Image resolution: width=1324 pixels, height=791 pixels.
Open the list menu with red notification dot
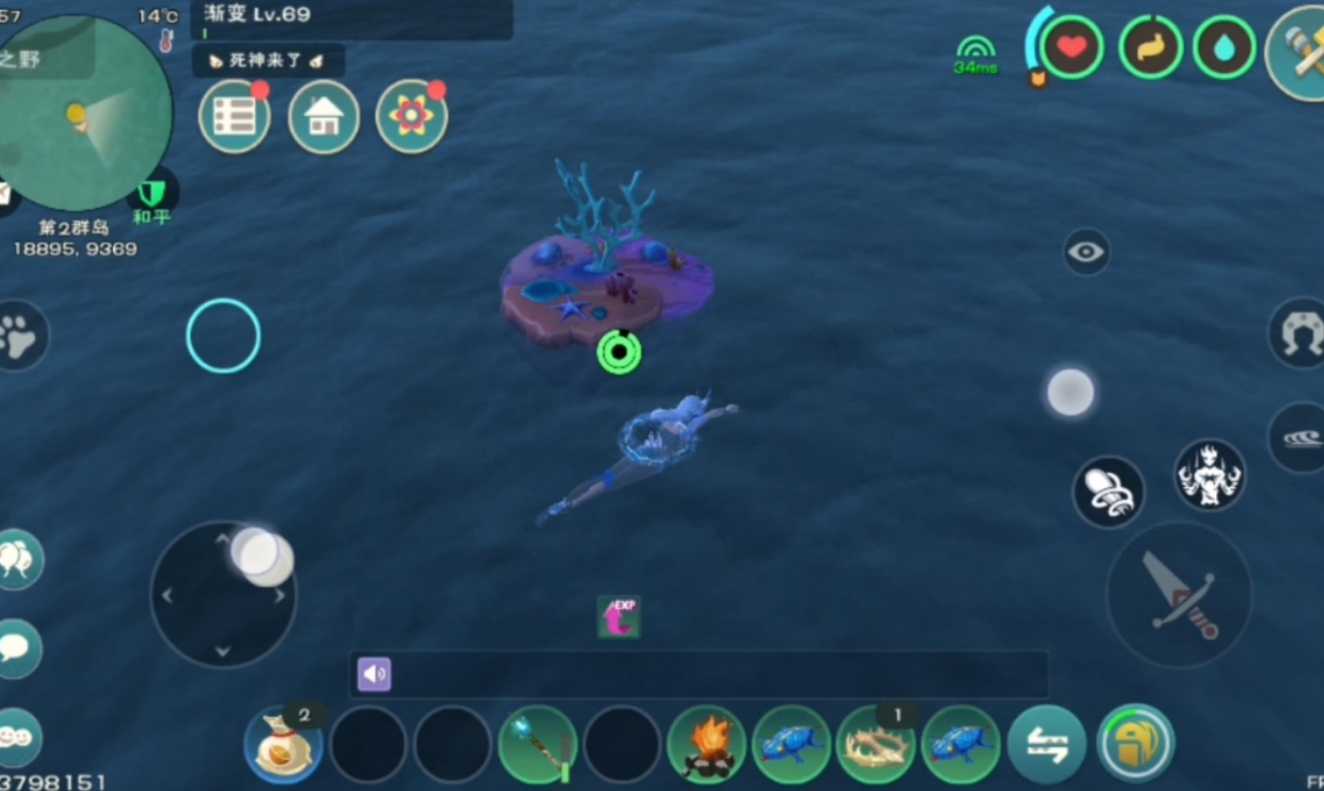tap(234, 117)
